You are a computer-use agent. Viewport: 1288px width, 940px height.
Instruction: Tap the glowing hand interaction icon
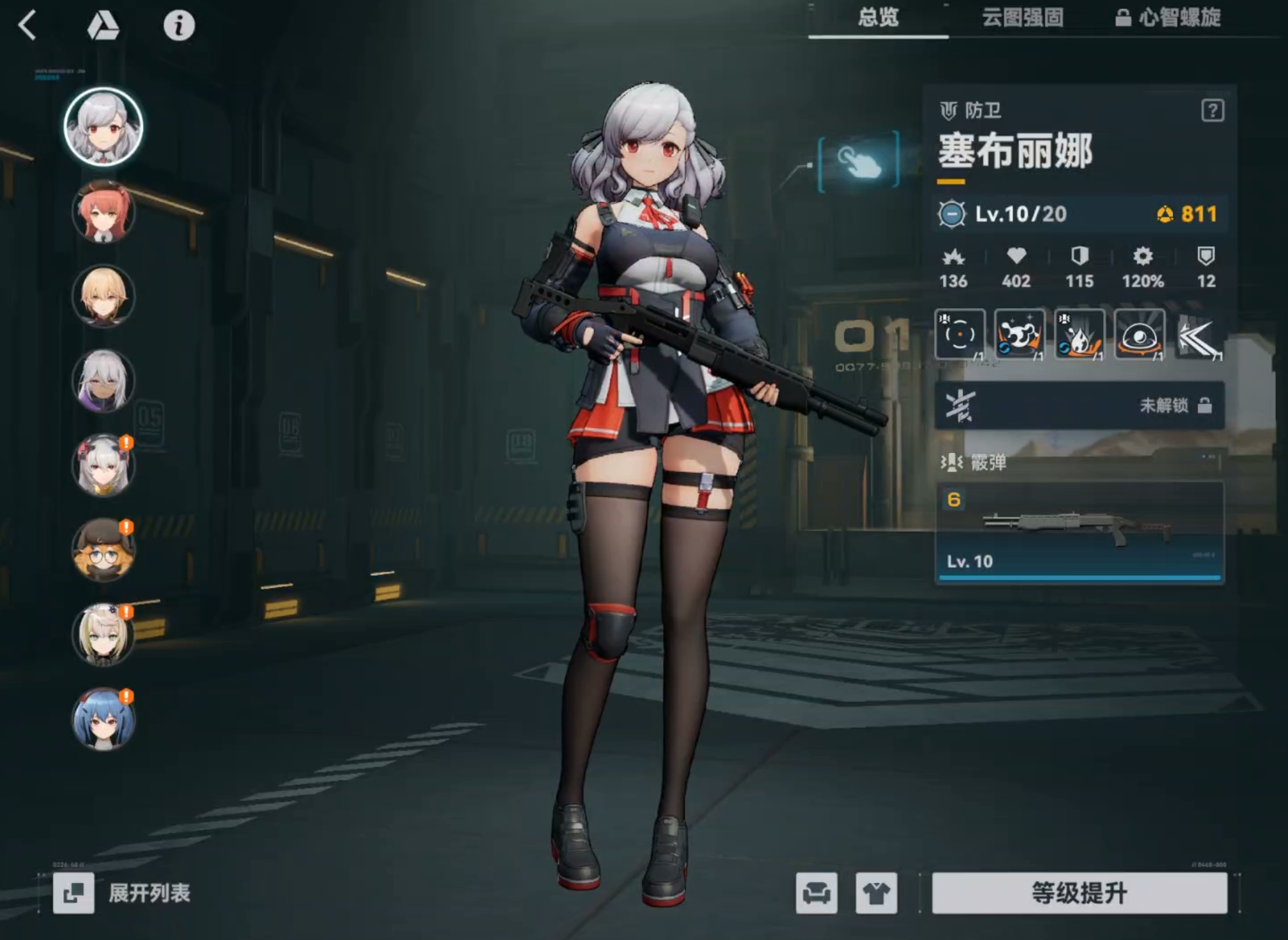[x=859, y=161]
